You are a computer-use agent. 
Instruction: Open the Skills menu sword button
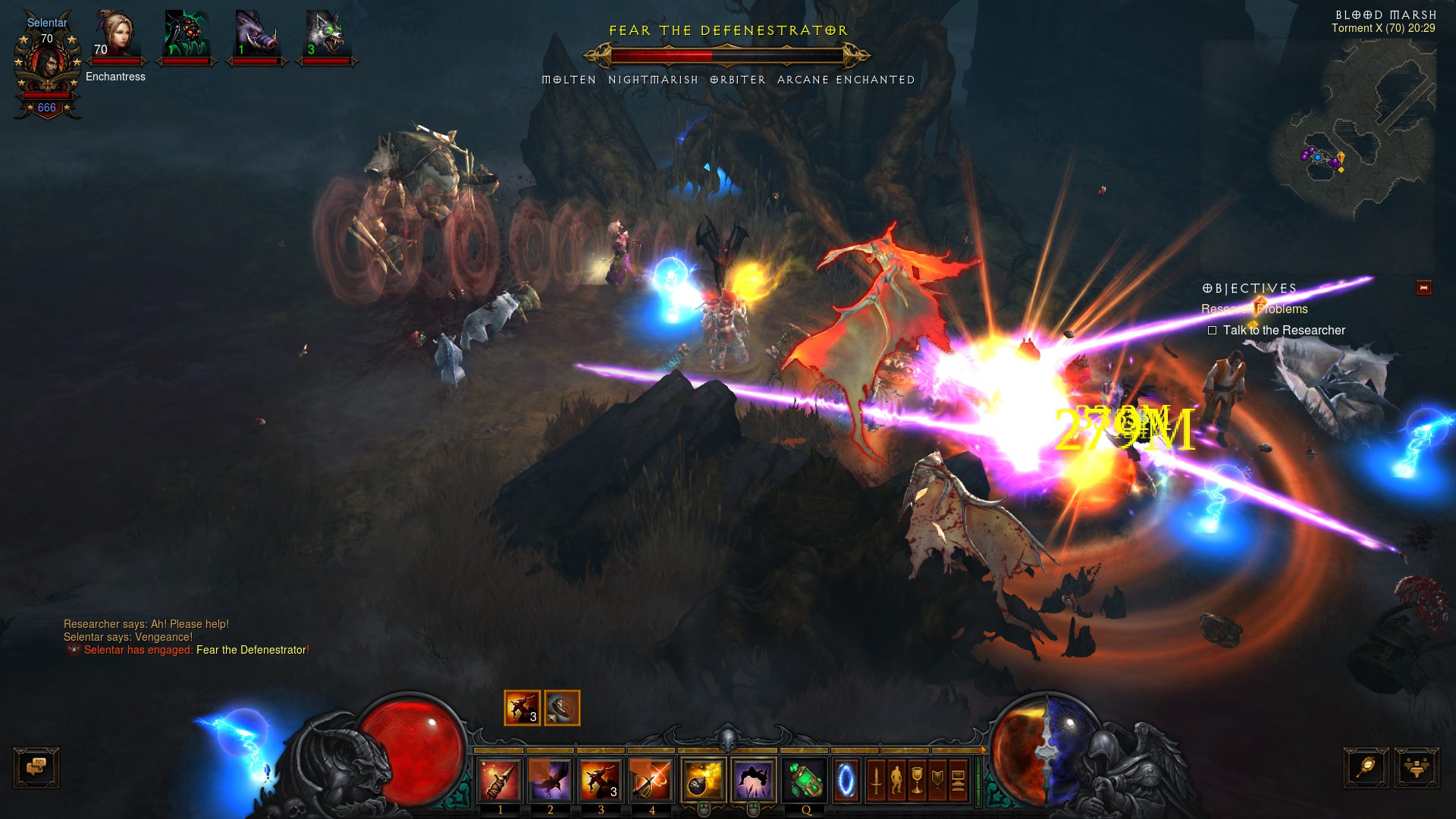click(876, 780)
